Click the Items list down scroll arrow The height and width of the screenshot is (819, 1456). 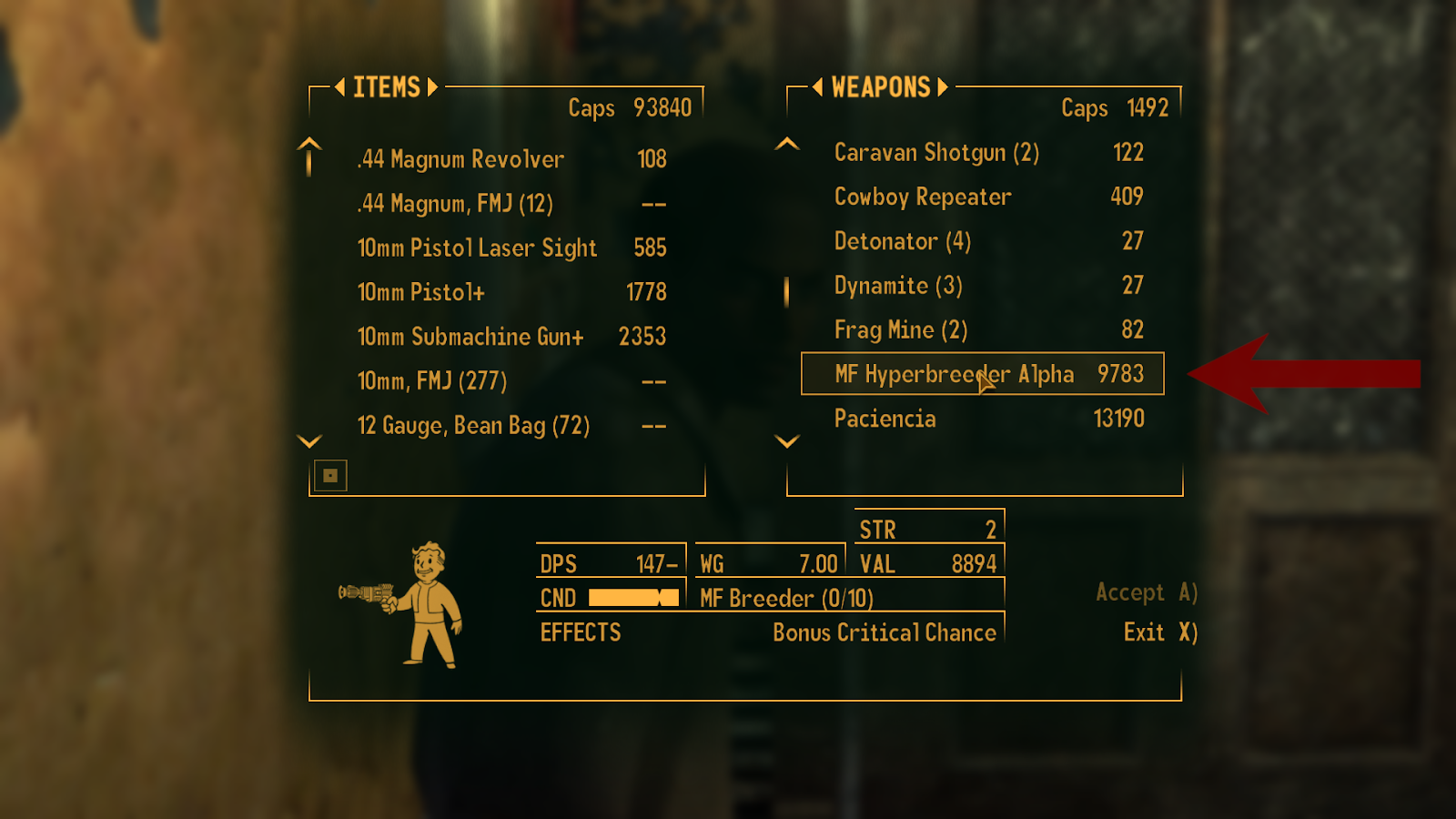[x=308, y=440]
